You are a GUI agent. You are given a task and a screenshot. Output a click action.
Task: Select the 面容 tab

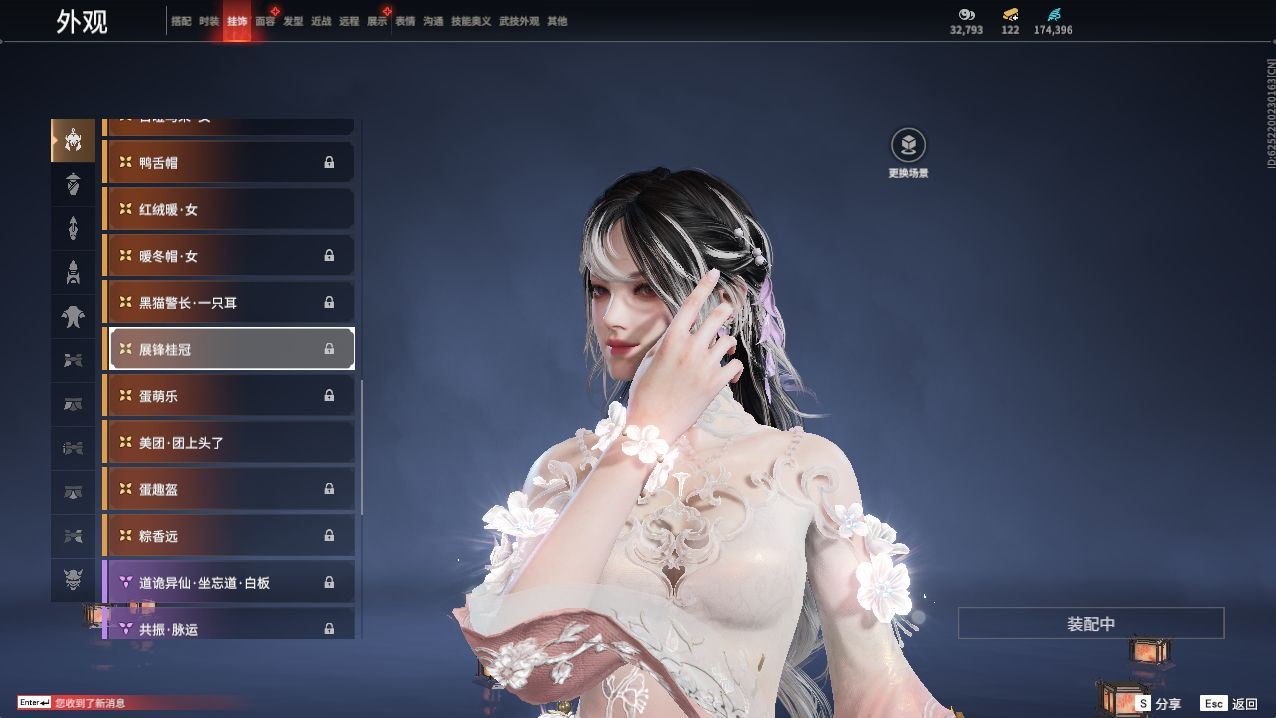click(265, 21)
